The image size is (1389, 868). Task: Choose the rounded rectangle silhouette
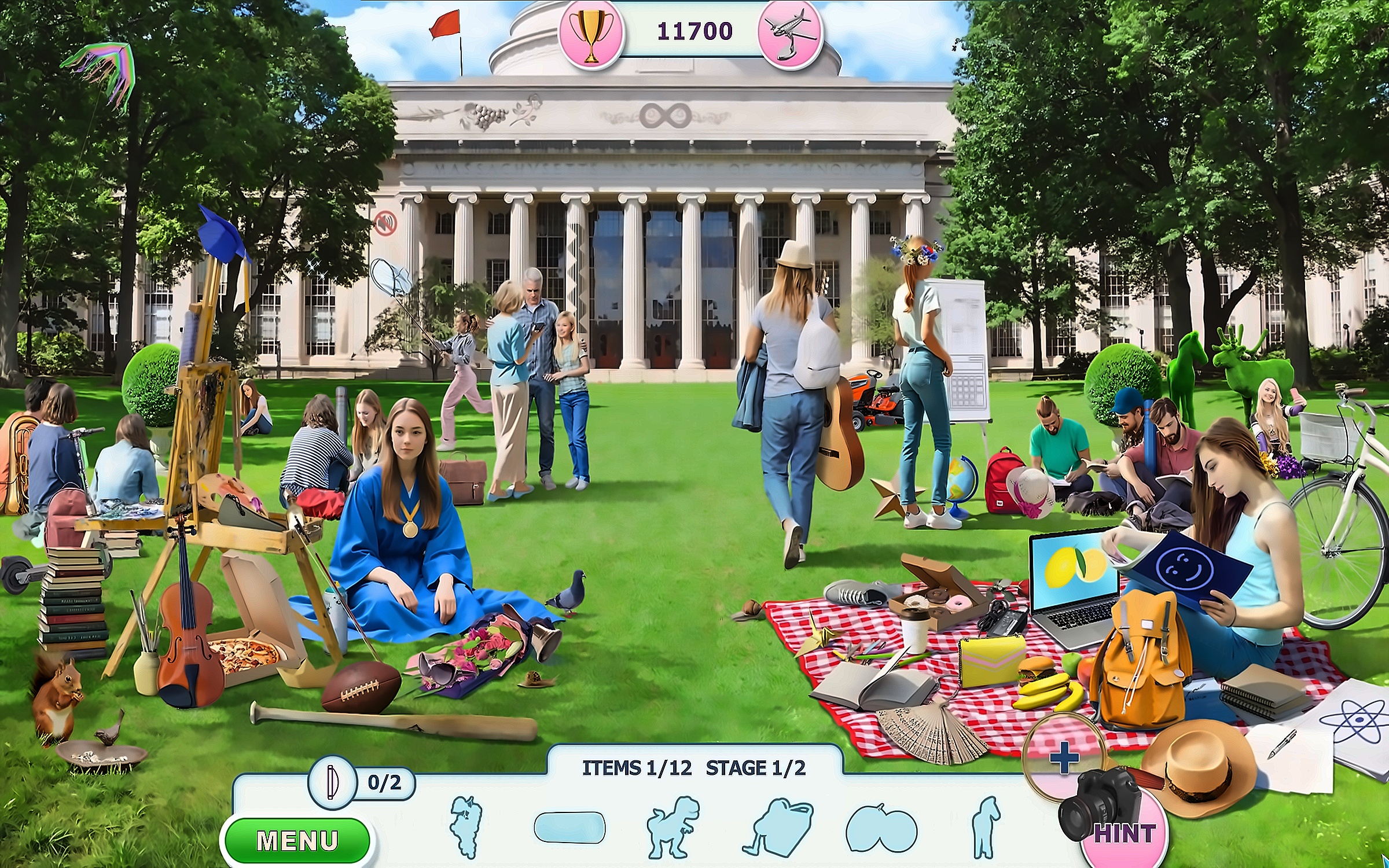point(569,827)
